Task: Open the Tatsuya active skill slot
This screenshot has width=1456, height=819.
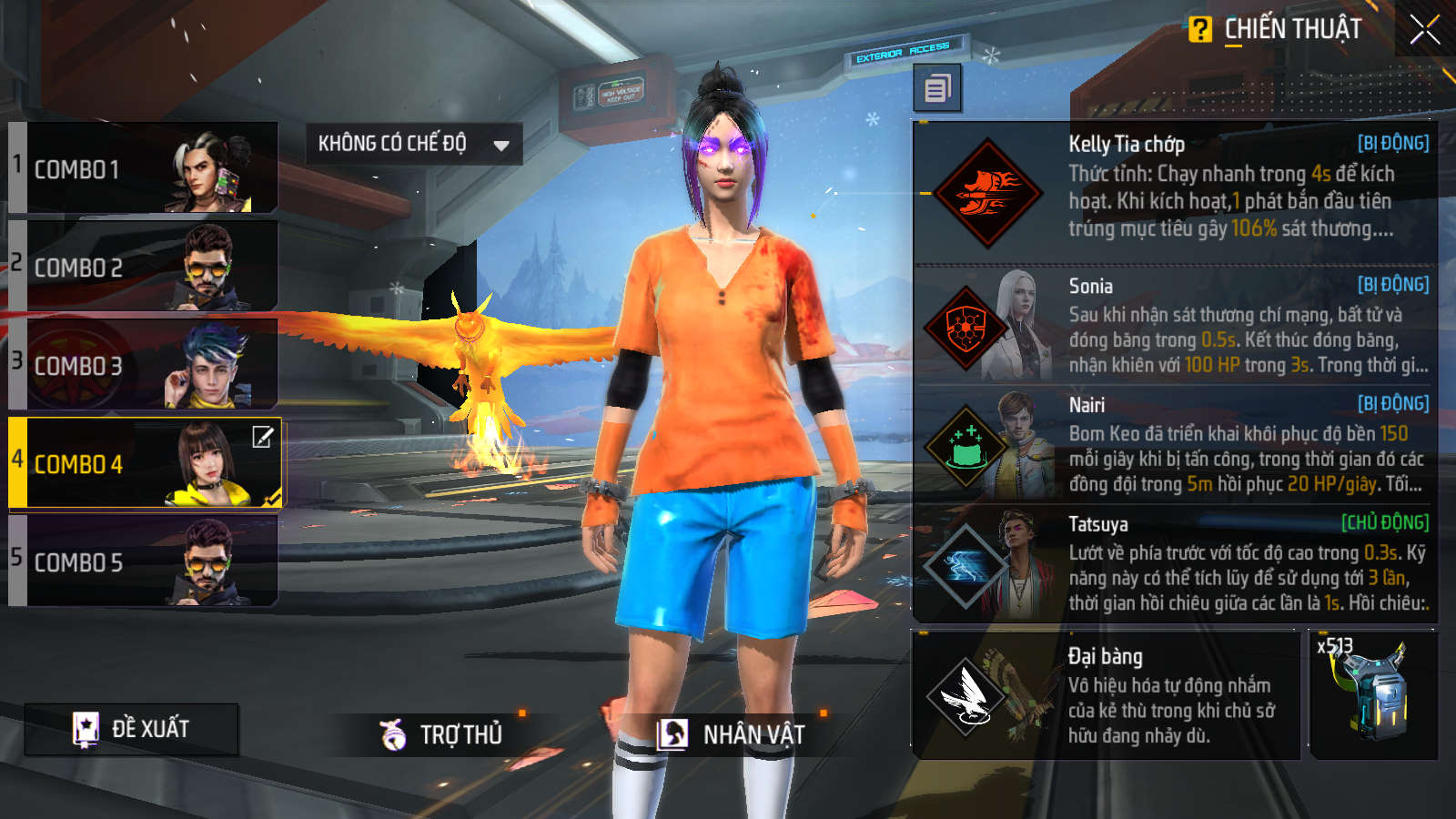Action: 1174,564
